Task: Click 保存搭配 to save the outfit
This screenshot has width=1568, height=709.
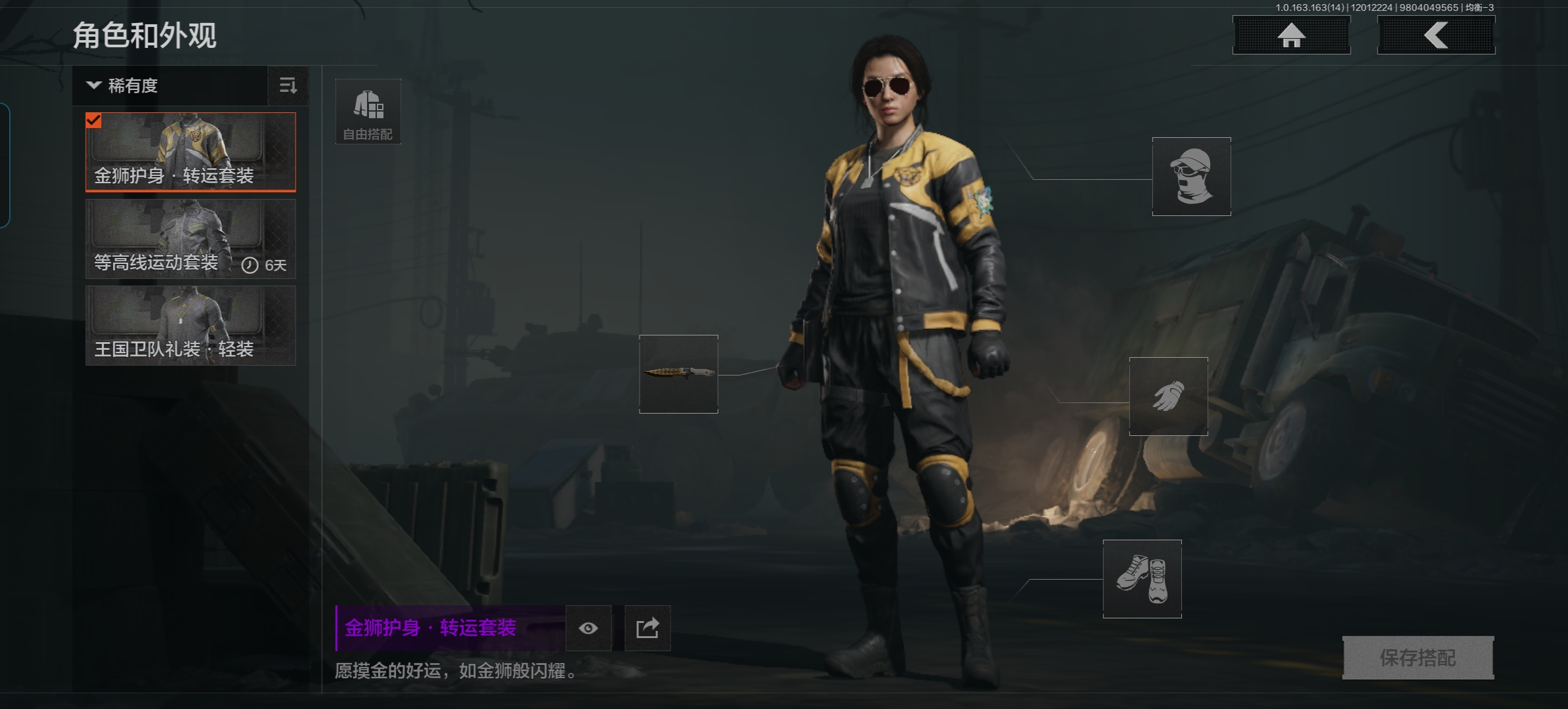Action: (1418, 657)
